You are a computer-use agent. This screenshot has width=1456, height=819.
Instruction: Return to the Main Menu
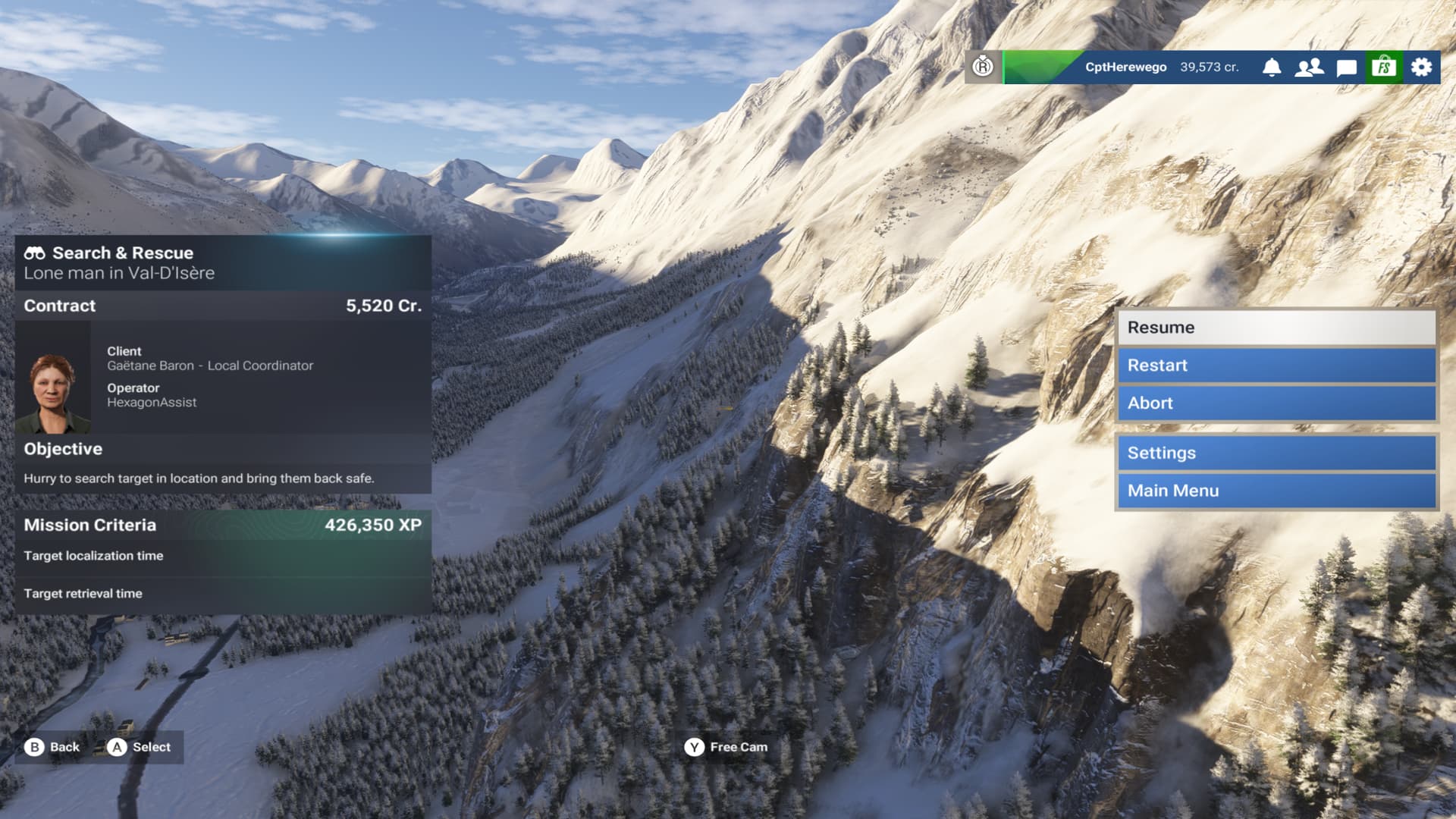click(1276, 491)
